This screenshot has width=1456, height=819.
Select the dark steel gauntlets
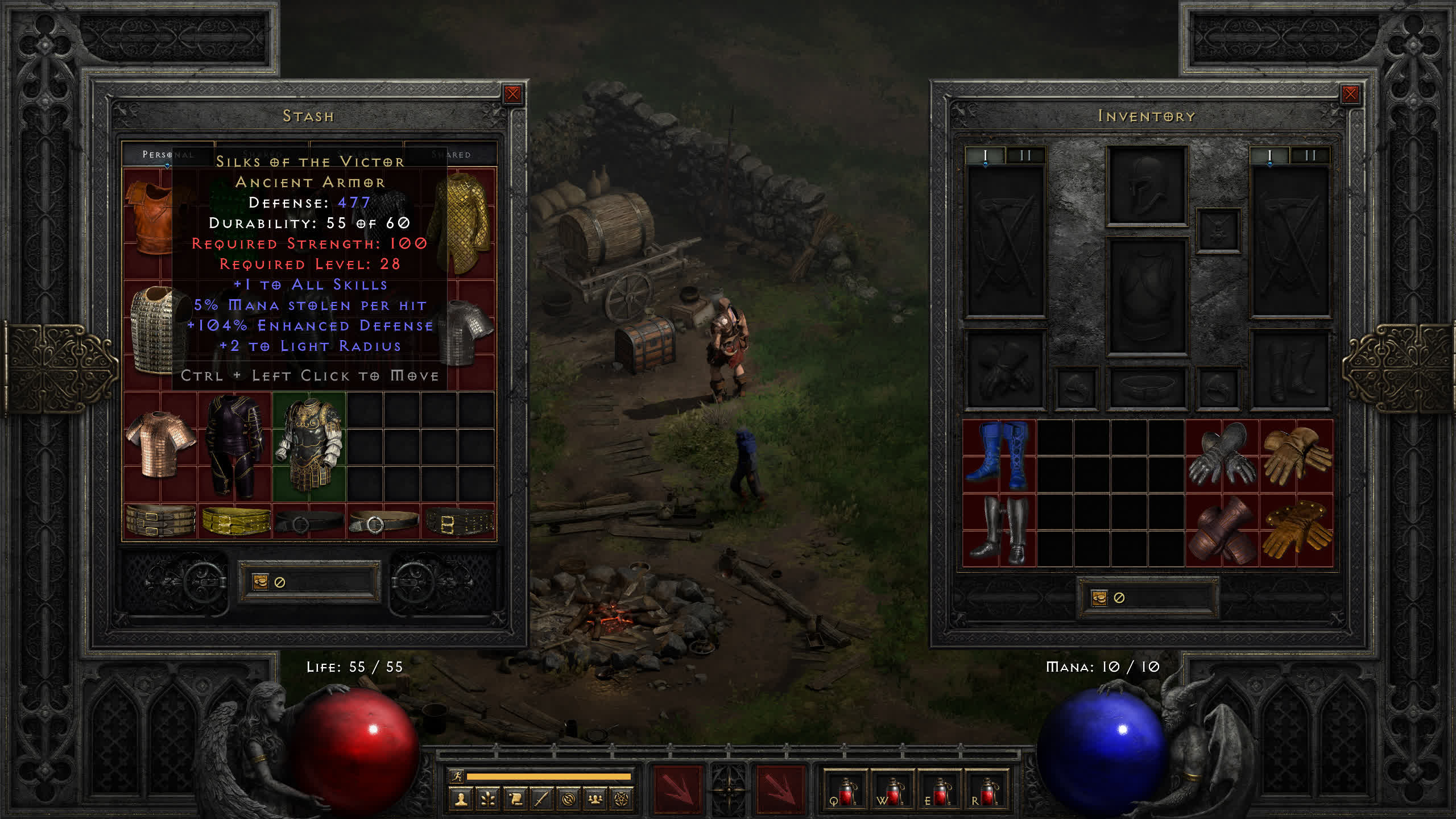(x=1222, y=456)
